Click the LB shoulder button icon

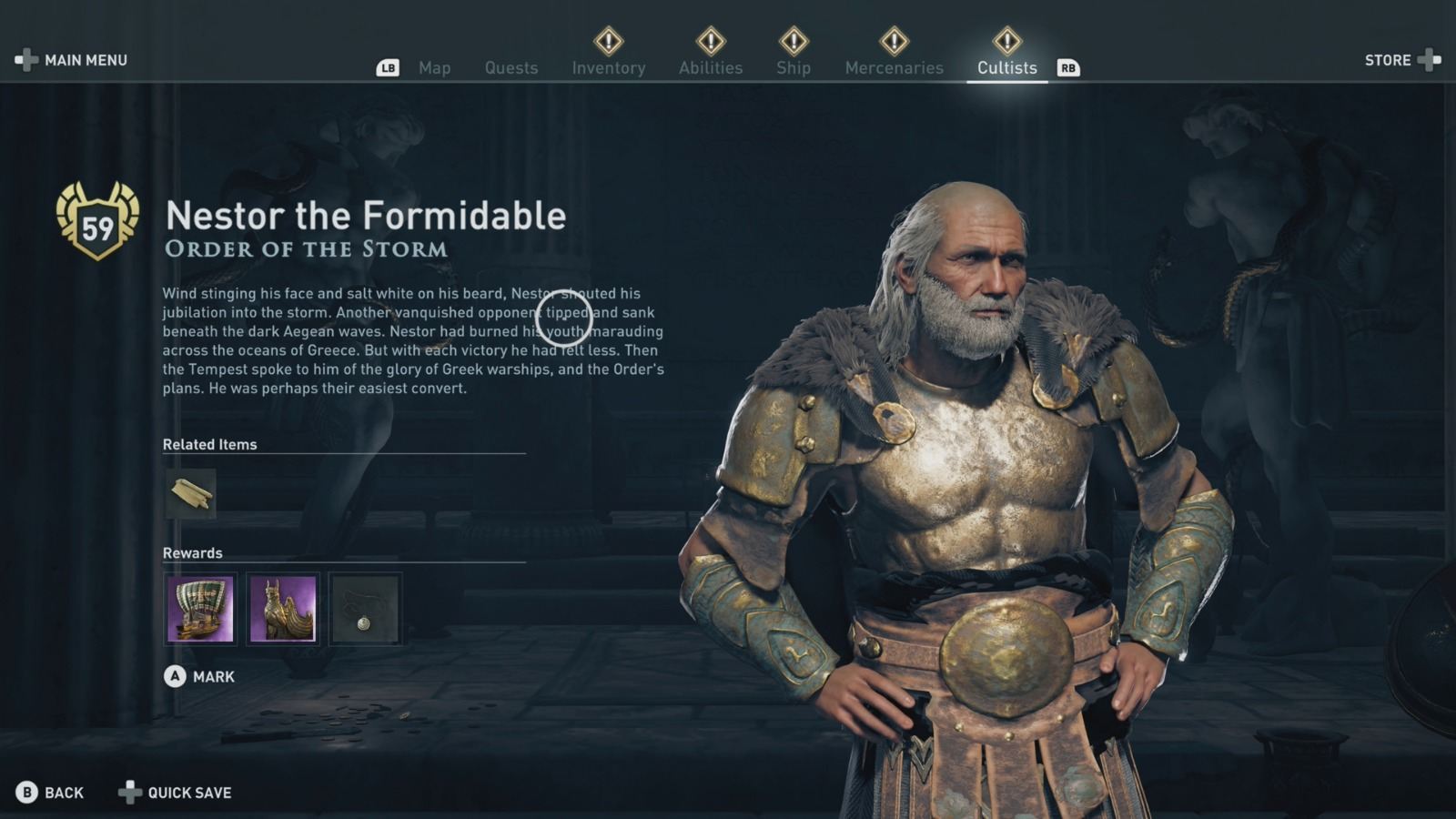(x=389, y=66)
